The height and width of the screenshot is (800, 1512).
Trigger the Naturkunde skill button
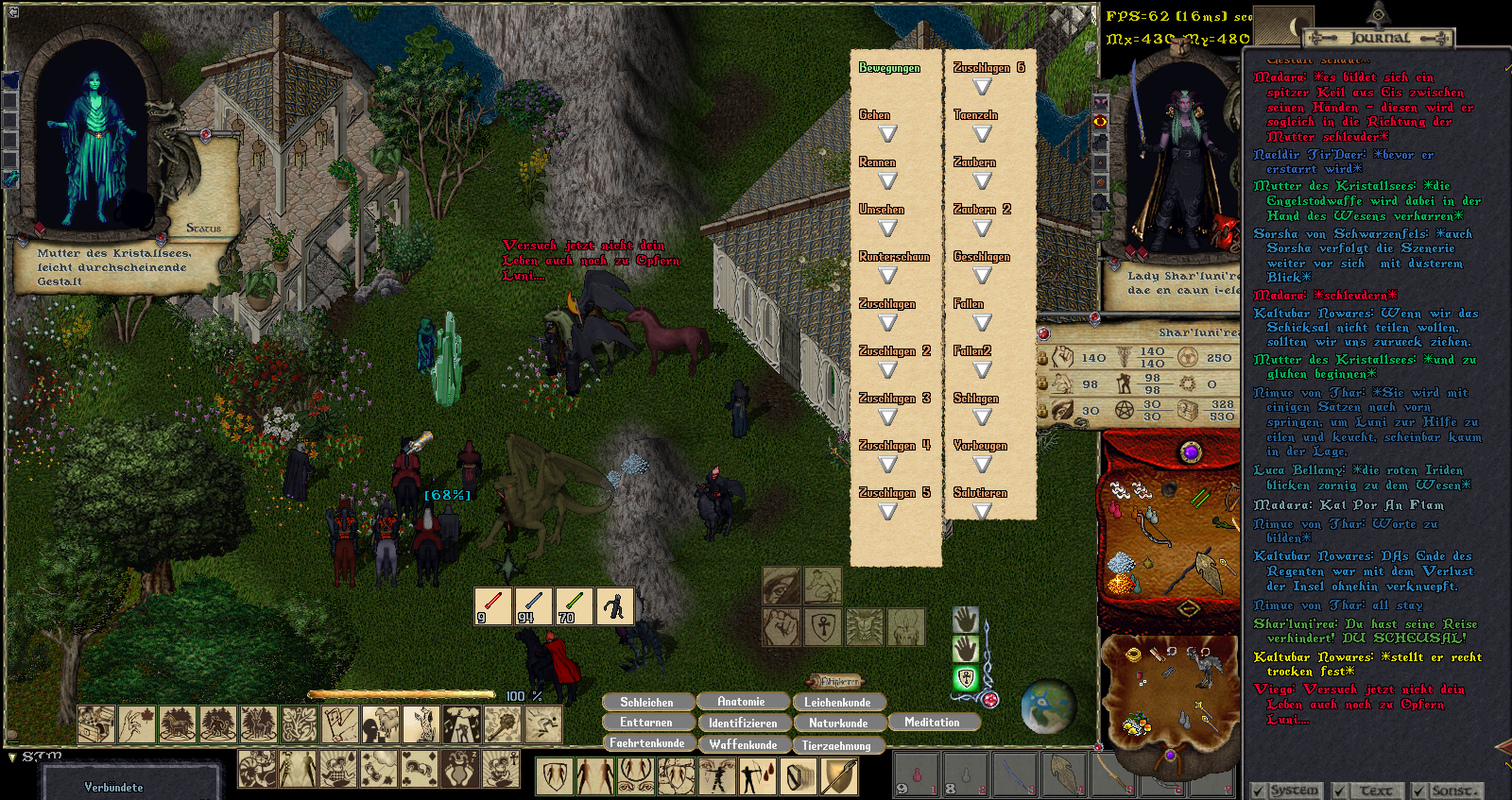838,723
